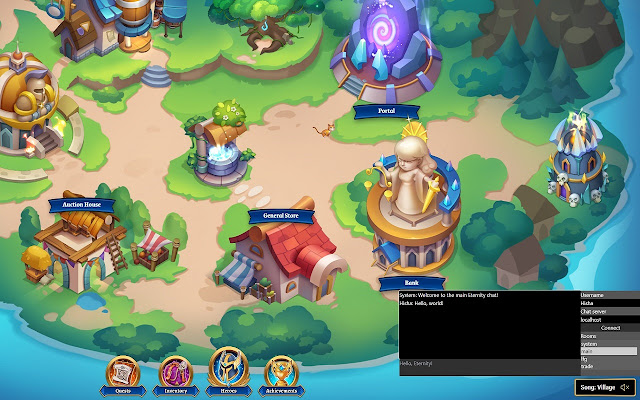Open the Quests menu
Viewport: 640px width, 400px height.
click(x=123, y=373)
